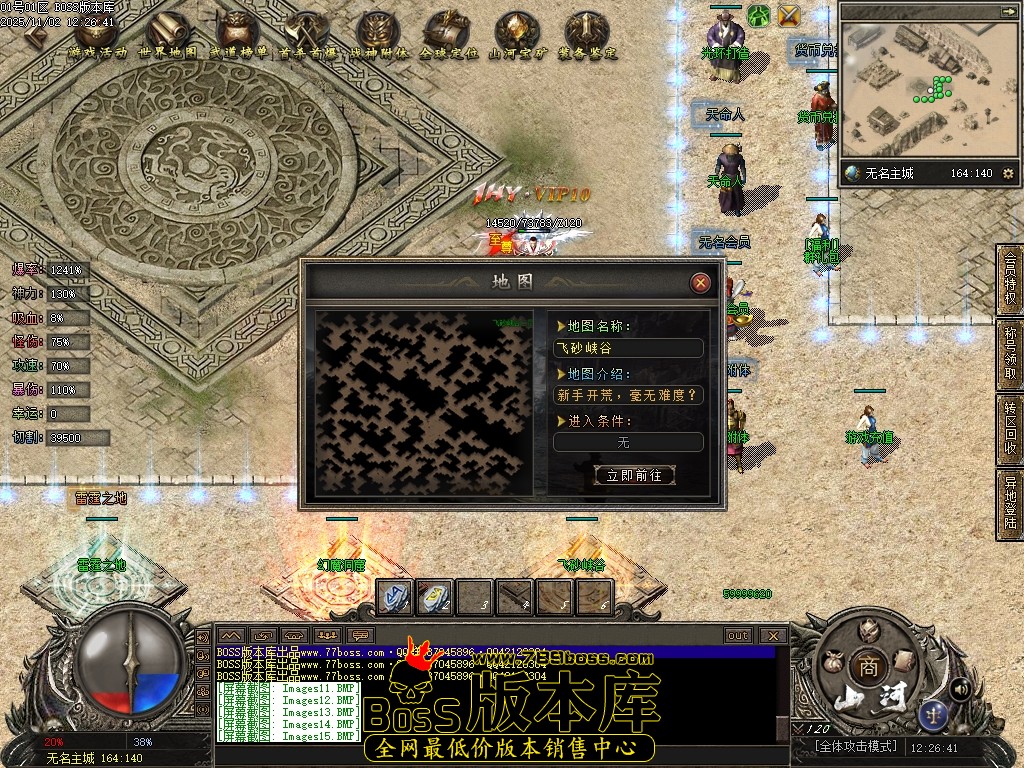Image resolution: width=1024 pixels, height=768 pixels.
Task: Select the 转区回收 side tab
Action: pos(1010,431)
